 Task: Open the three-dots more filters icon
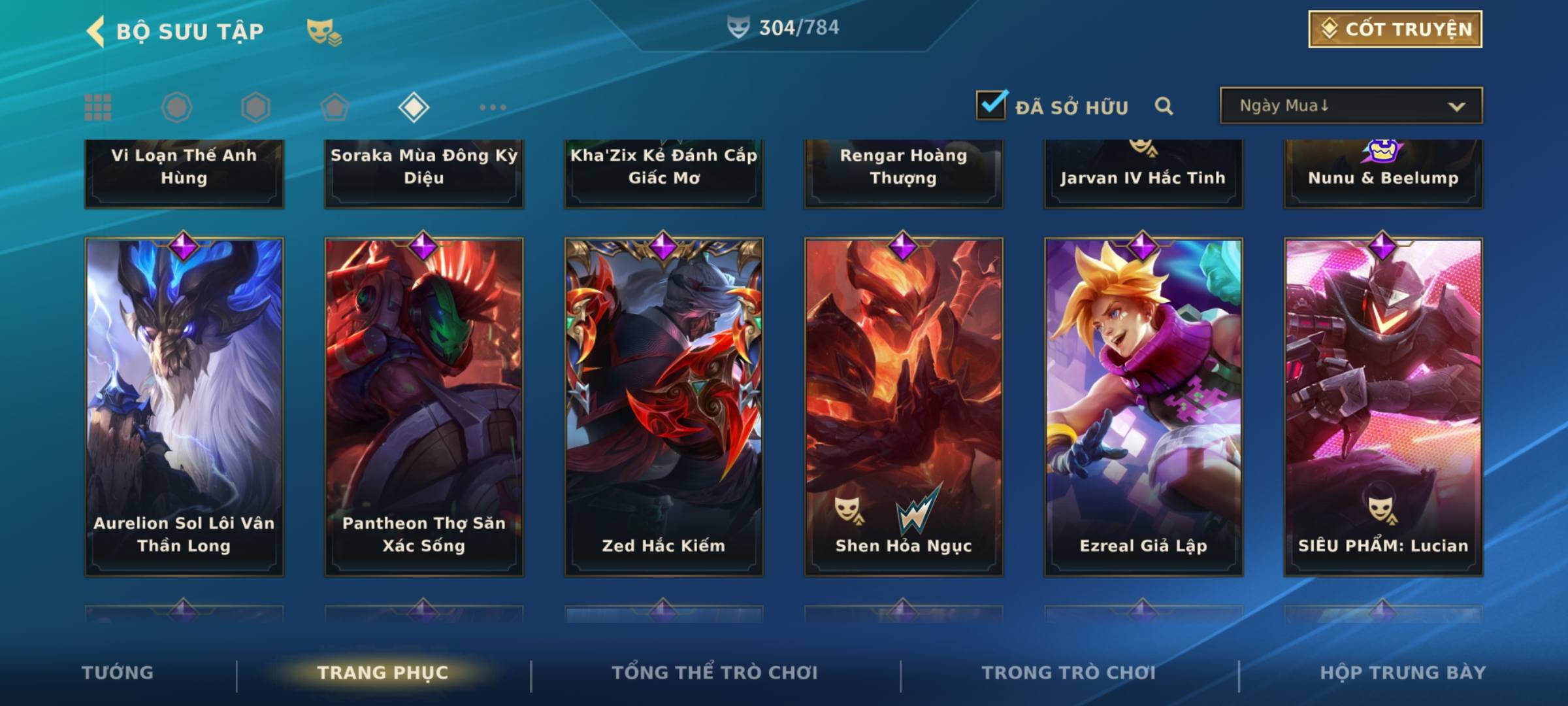493,107
